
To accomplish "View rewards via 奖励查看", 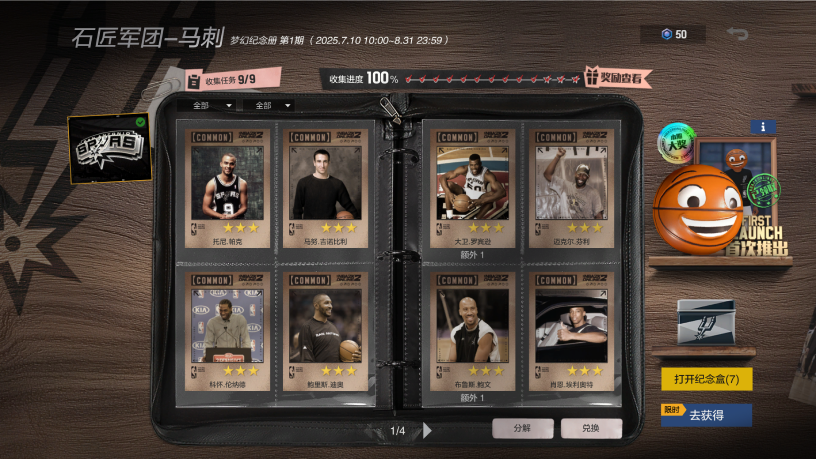I will coord(619,77).
